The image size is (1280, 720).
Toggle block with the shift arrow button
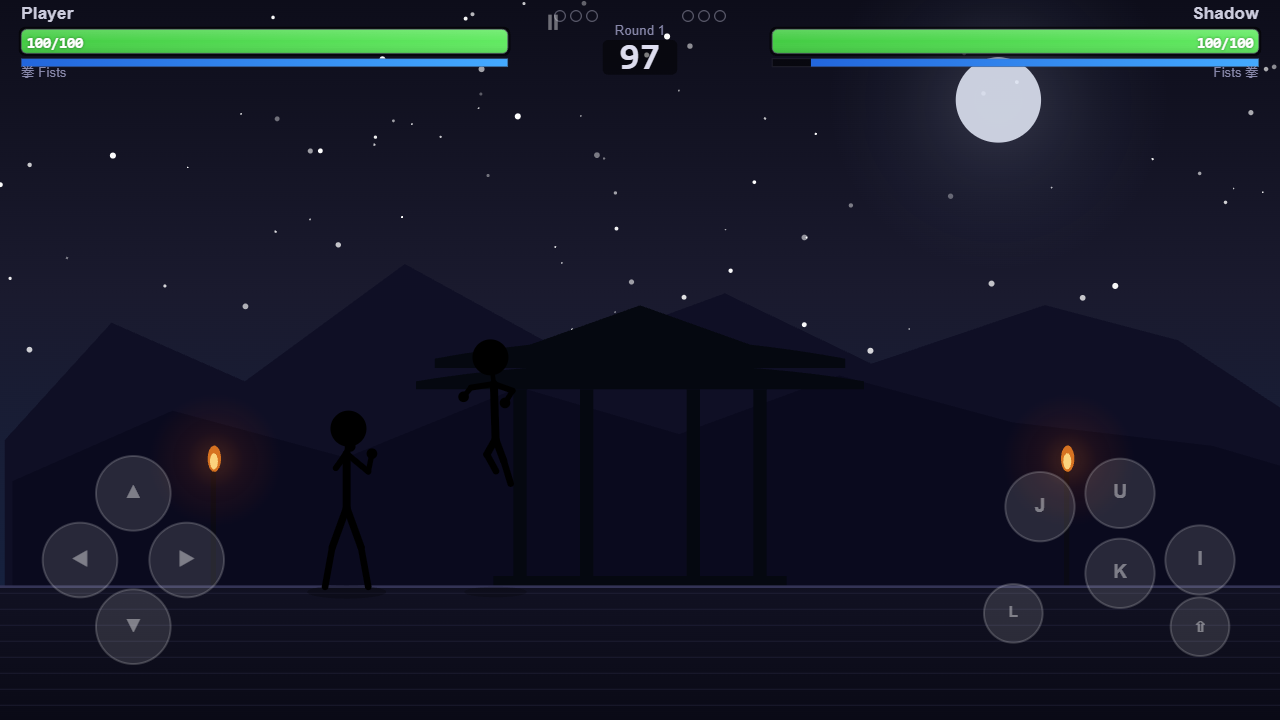[x=1200, y=626]
